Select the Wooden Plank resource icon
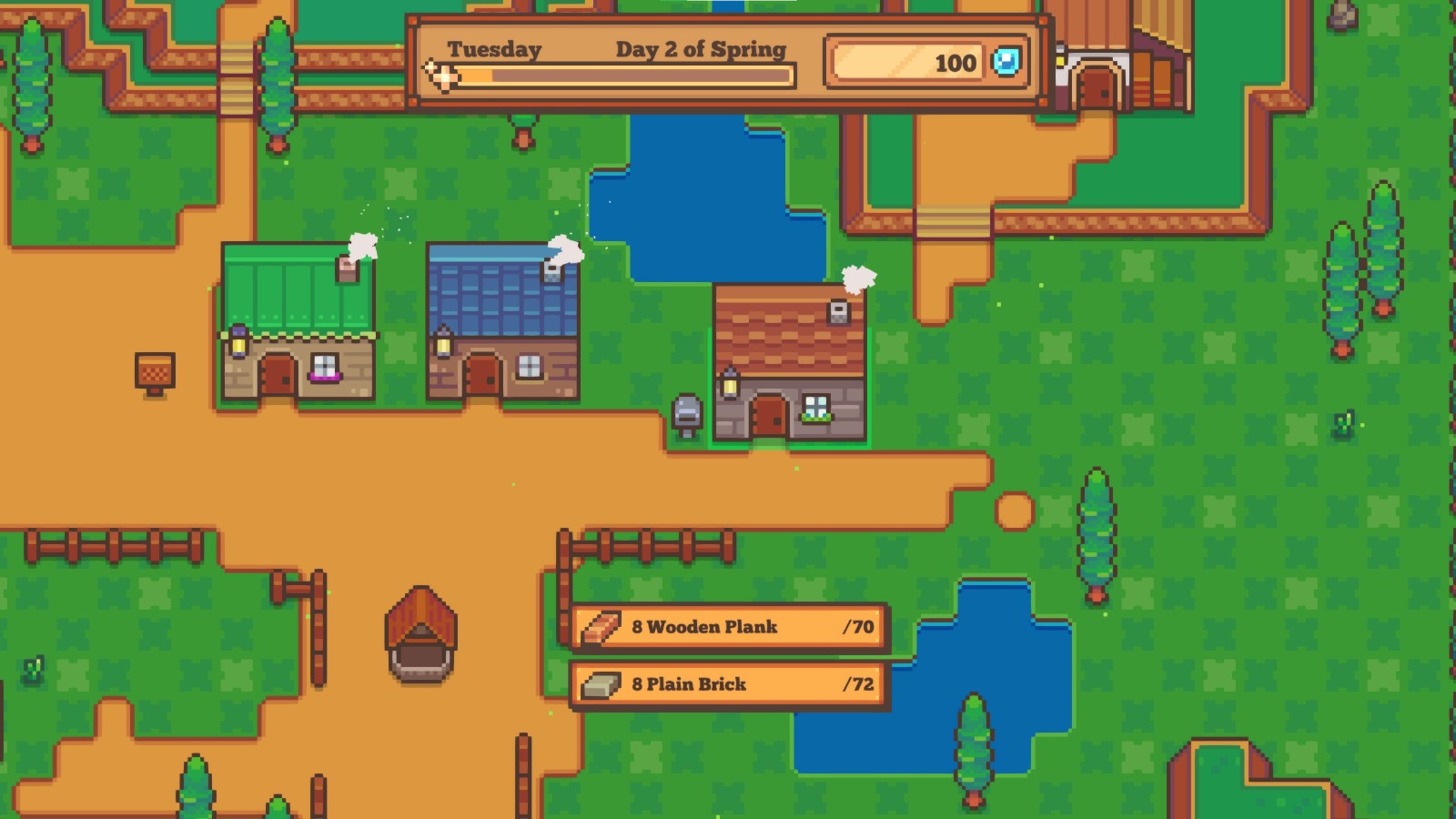The image size is (1456, 819). click(602, 627)
